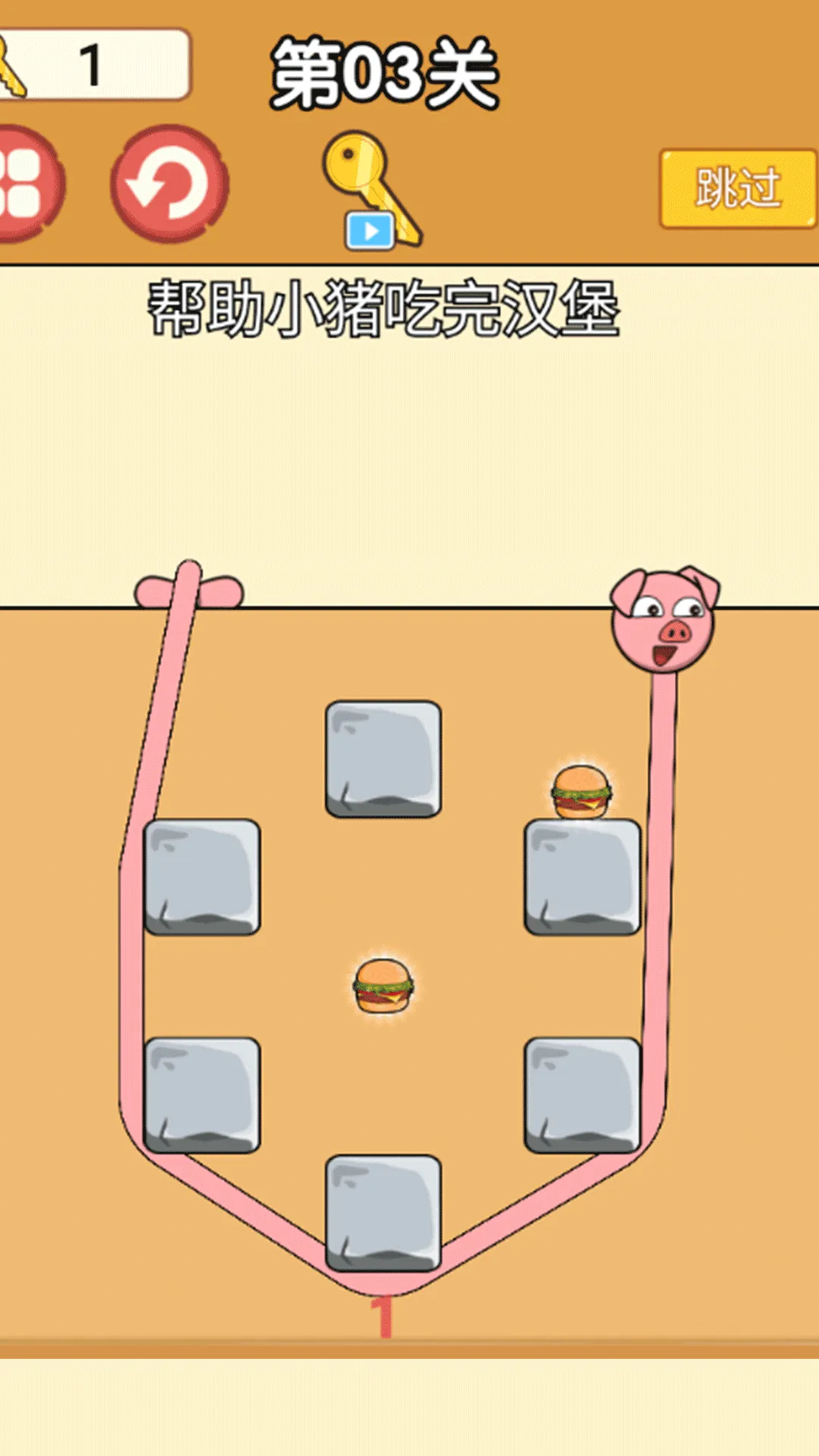819x1456 pixels.
Task: Restart the level with the red arrow button
Action: (169, 184)
